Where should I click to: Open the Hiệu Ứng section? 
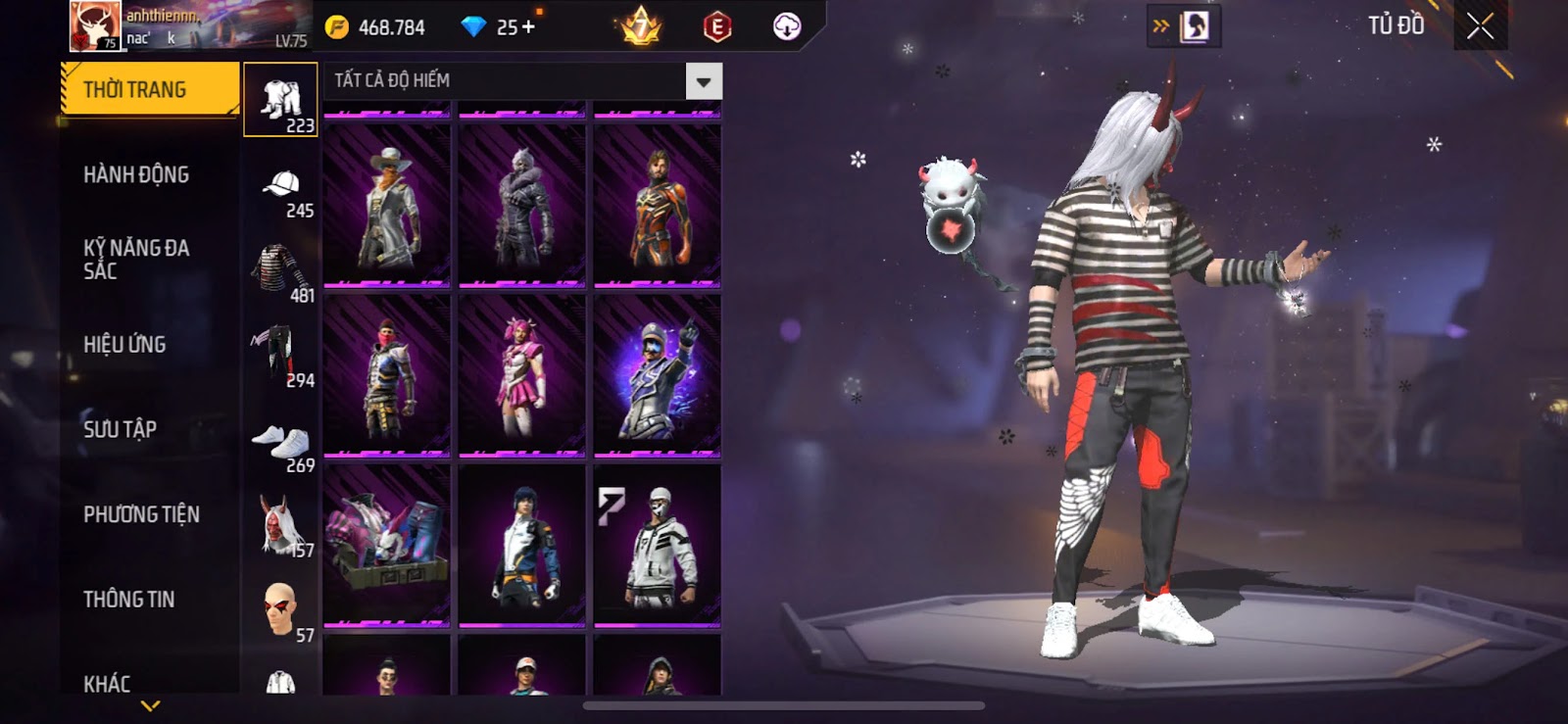[124, 345]
